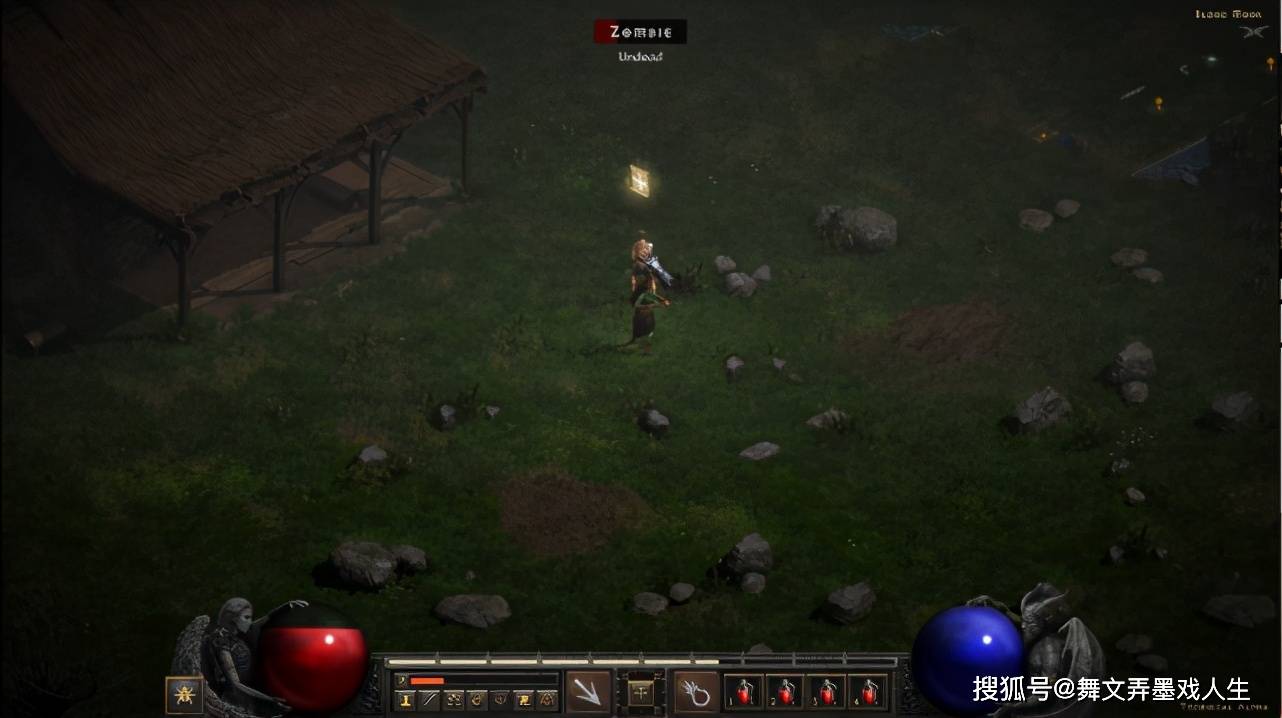This screenshot has height=718, width=1282.
Task: Open the skill tree three-node icon
Action: pyautogui.click(x=453, y=700)
